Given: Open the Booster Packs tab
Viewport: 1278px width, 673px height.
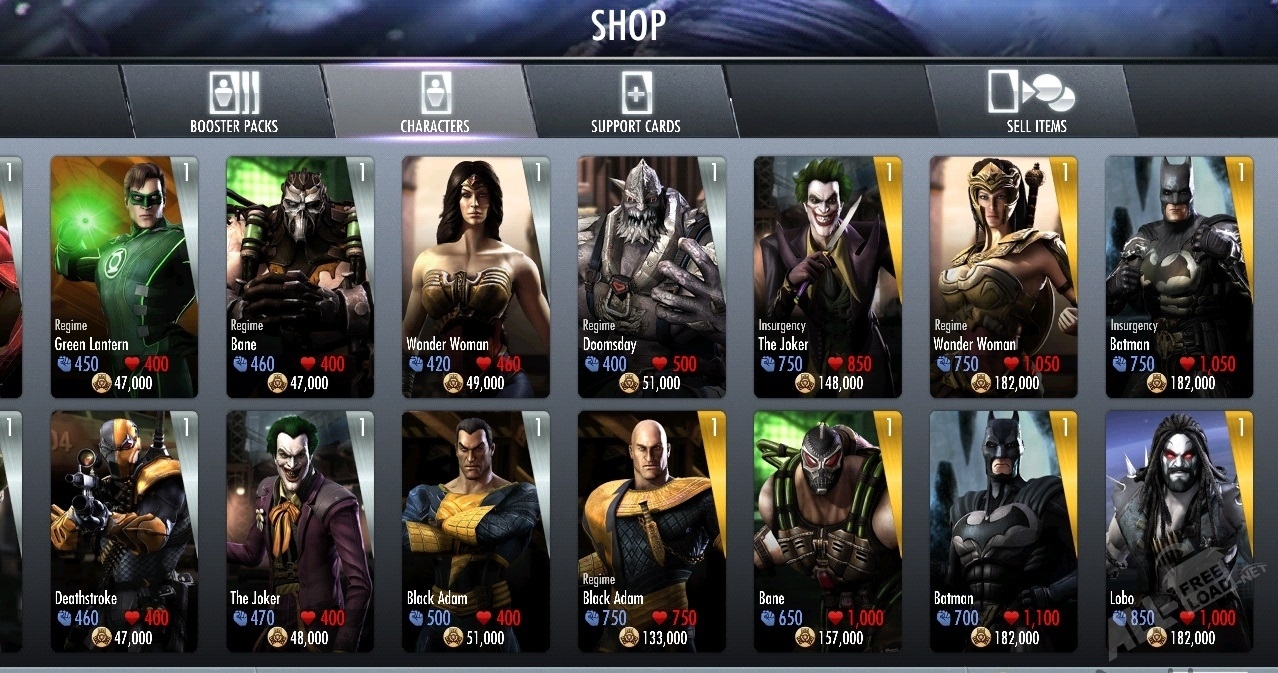Looking at the screenshot, I should [234, 102].
